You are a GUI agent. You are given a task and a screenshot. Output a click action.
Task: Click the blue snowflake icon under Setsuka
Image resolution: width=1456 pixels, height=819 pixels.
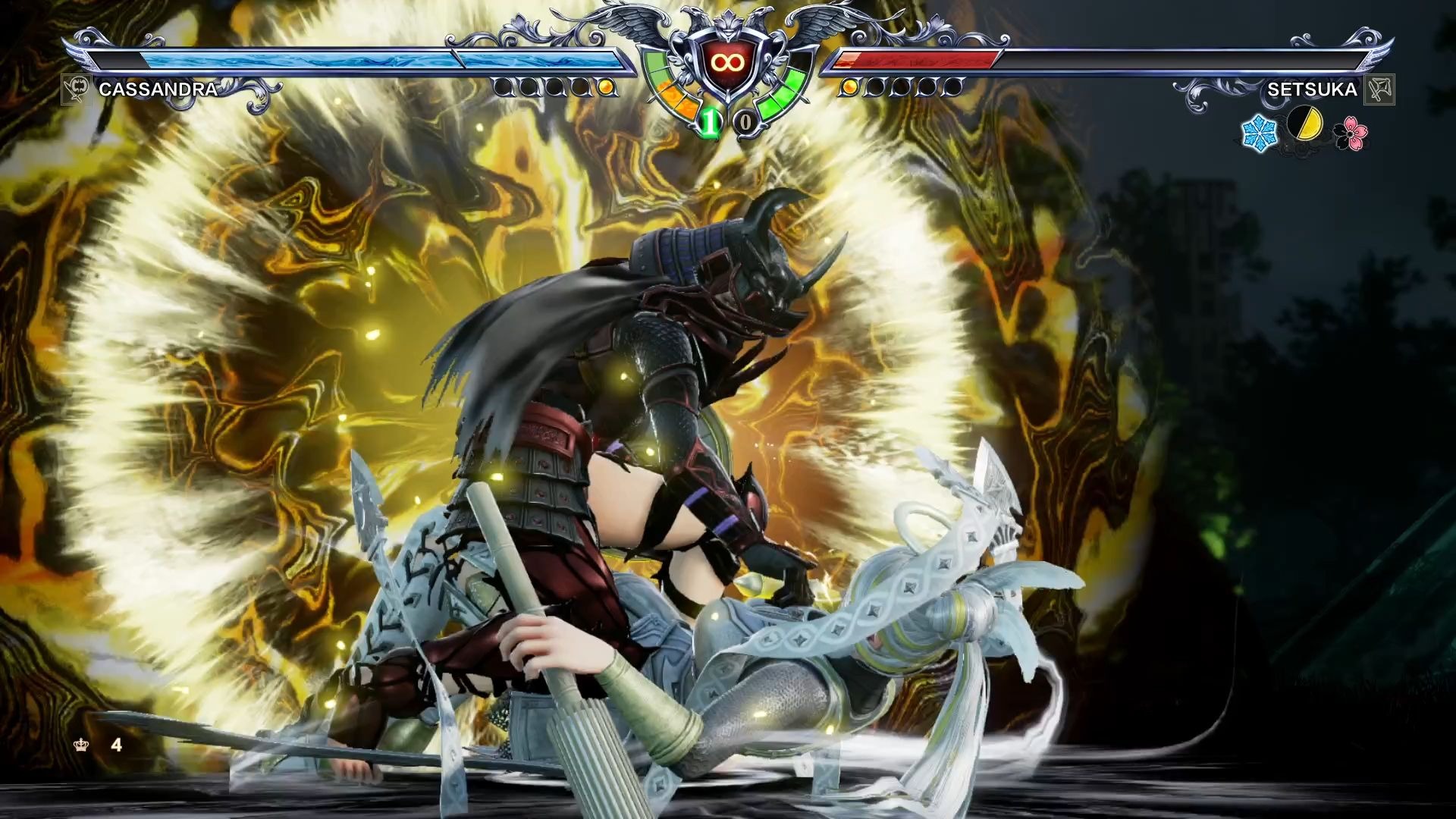pos(1259,133)
